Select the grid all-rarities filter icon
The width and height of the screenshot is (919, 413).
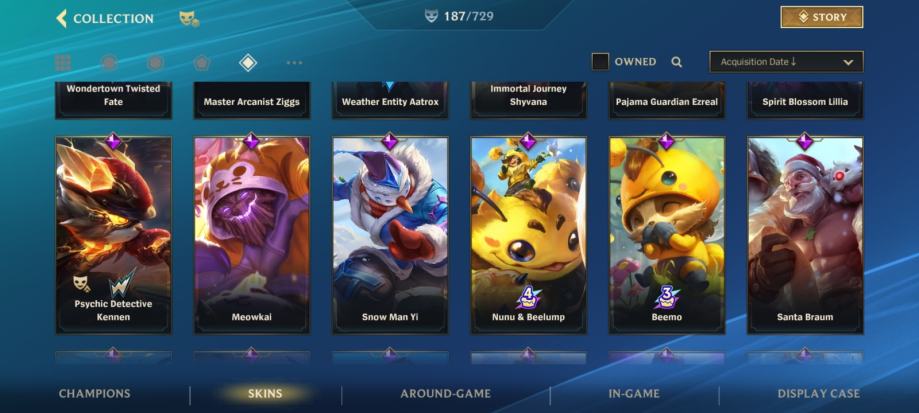63,63
